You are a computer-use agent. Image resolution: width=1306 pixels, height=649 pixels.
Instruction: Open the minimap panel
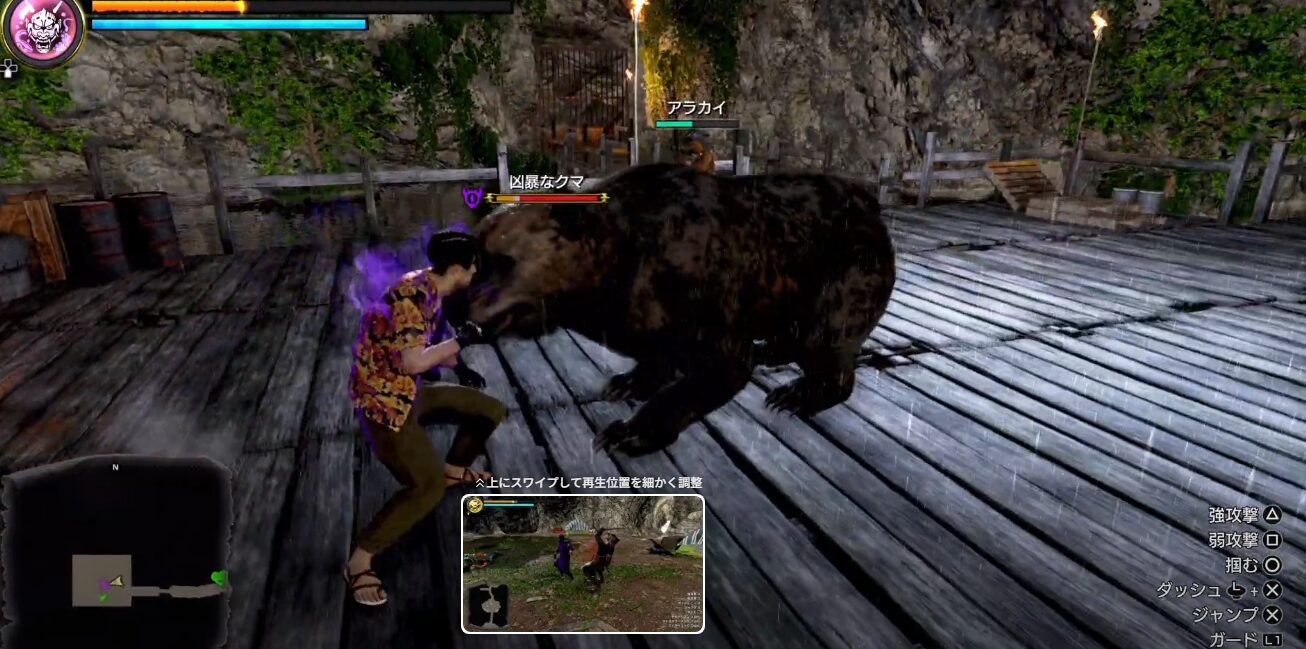[x=117, y=553]
